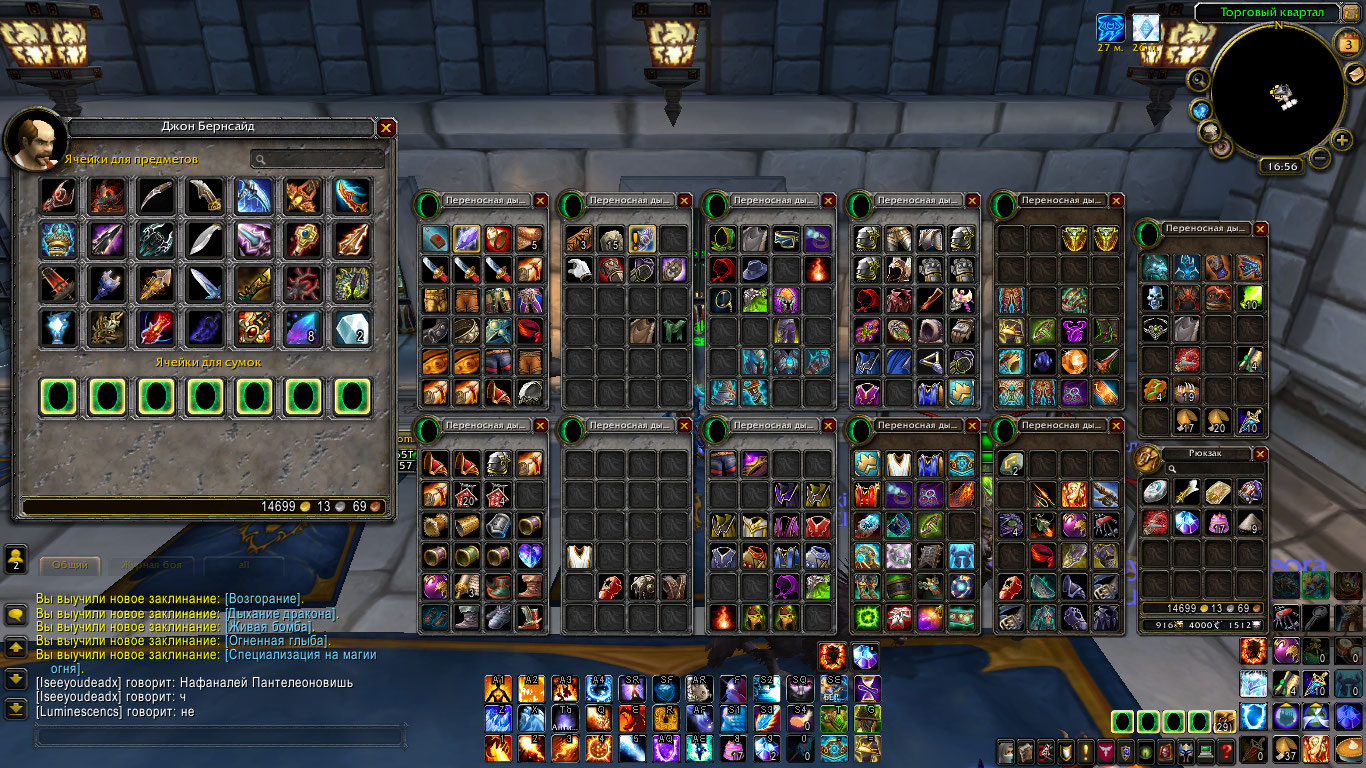Open the [Дыхание дракона] spell link in chat
The width and height of the screenshot is (1366, 768).
280,613
